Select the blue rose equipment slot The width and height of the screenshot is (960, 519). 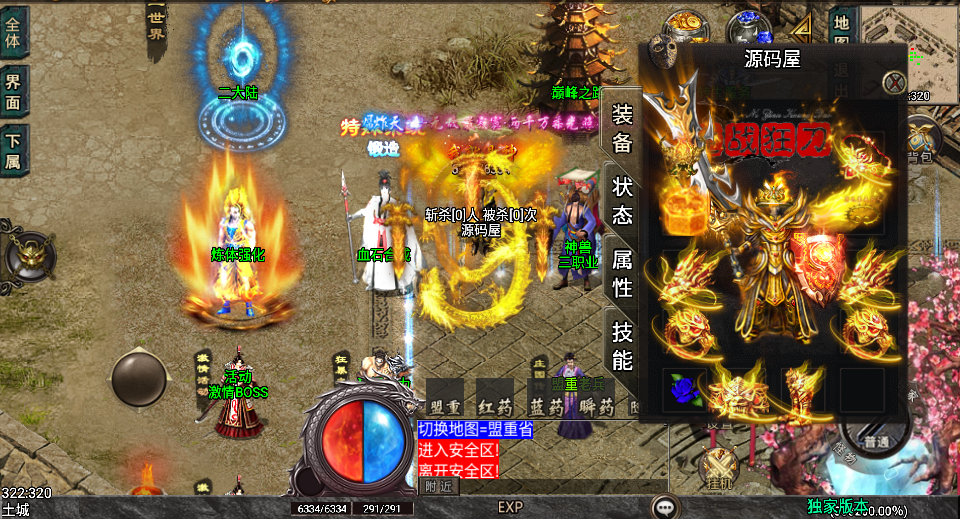click(682, 389)
